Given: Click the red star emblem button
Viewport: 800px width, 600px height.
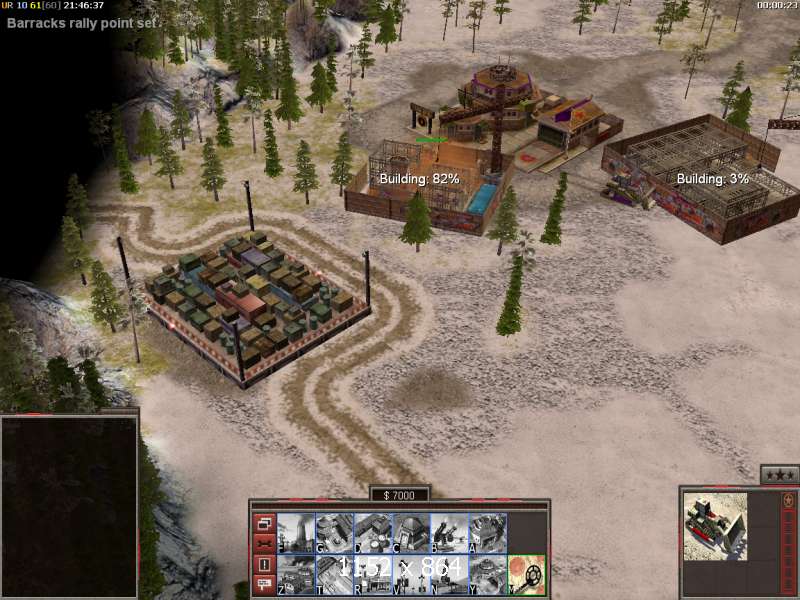Looking at the screenshot, I should pyautogui.click(x=787, y=502).
